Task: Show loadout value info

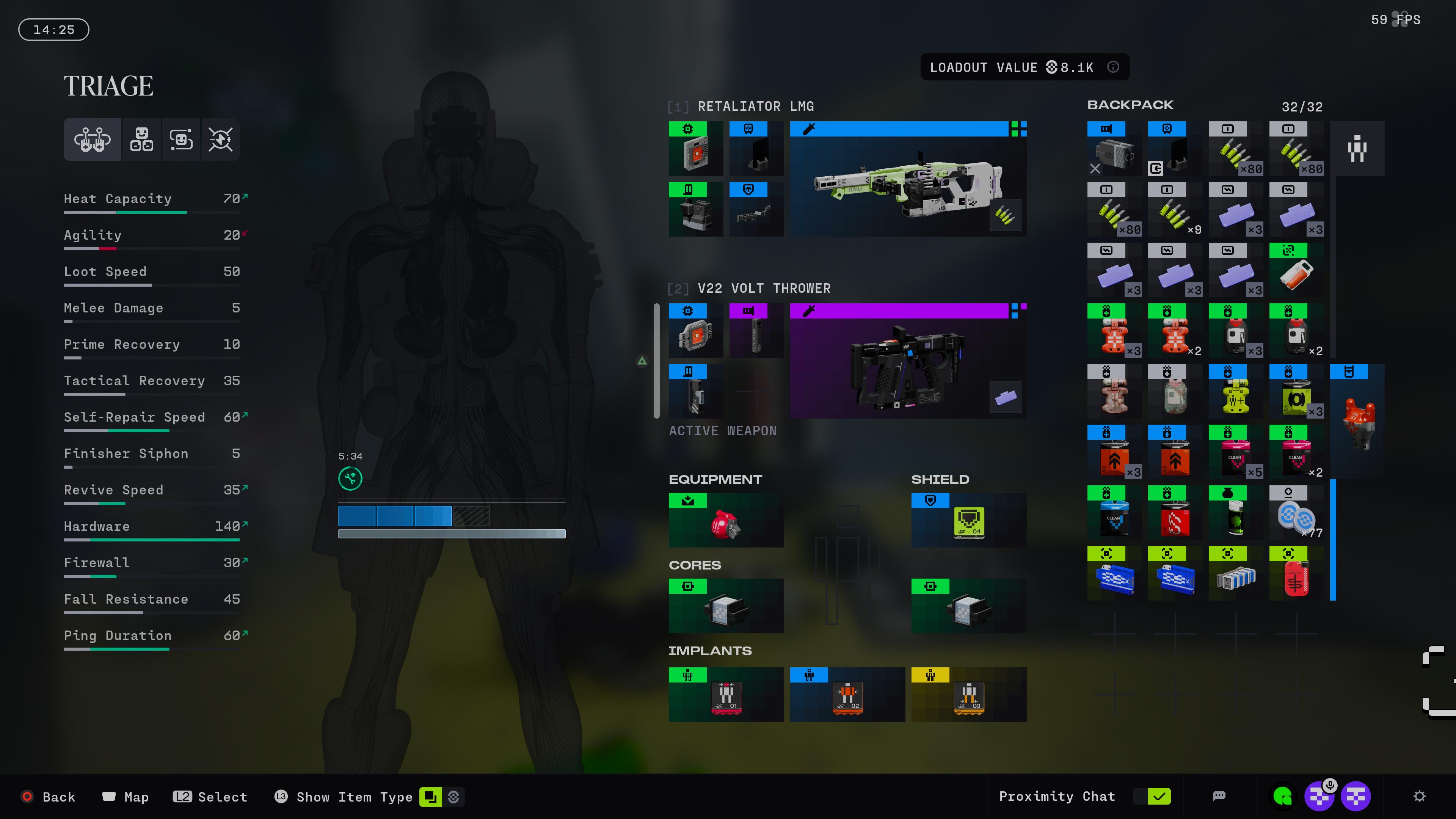Action: point(1113,67)
